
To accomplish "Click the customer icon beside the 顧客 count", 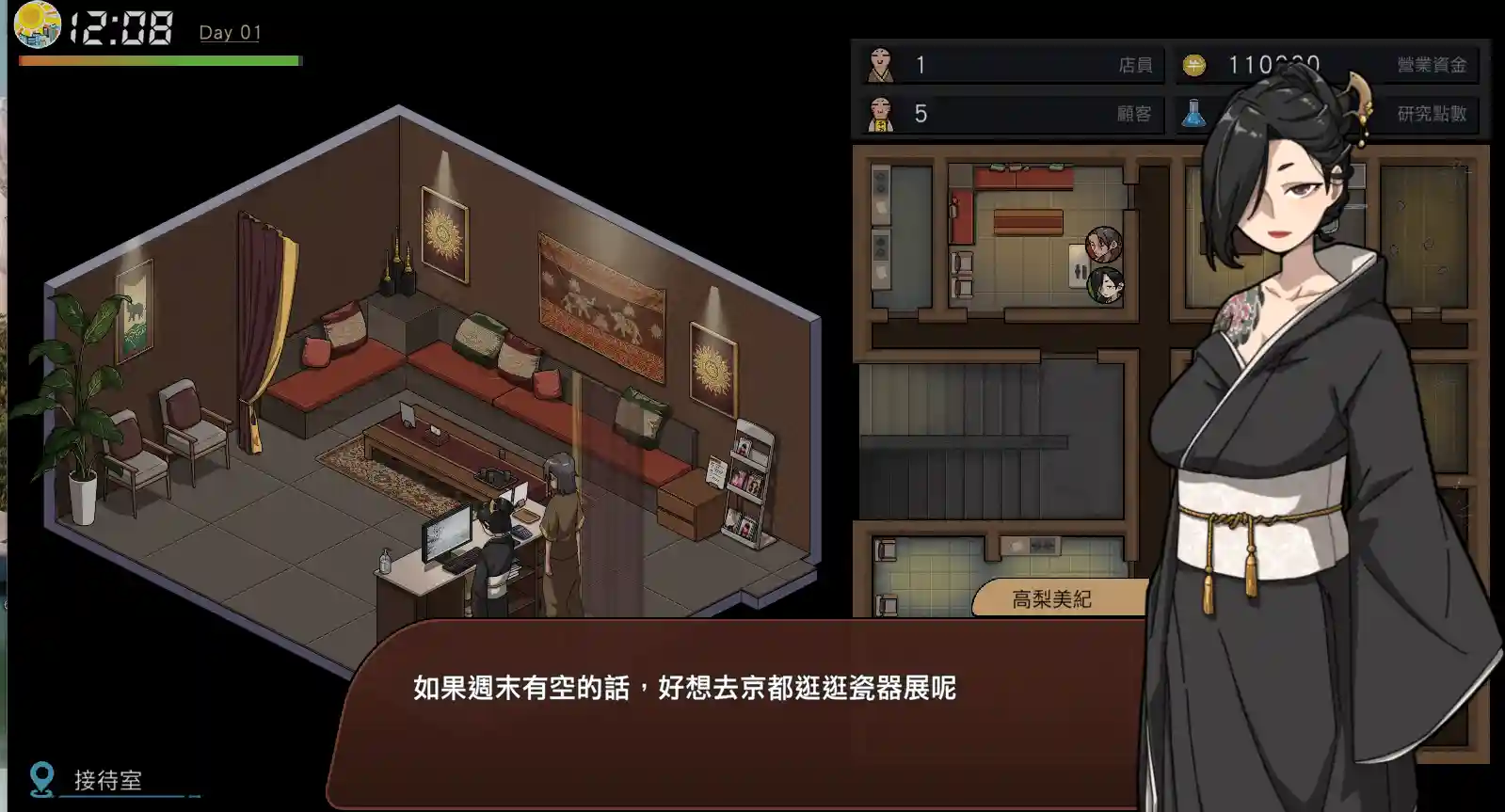I will click(880, 115).
